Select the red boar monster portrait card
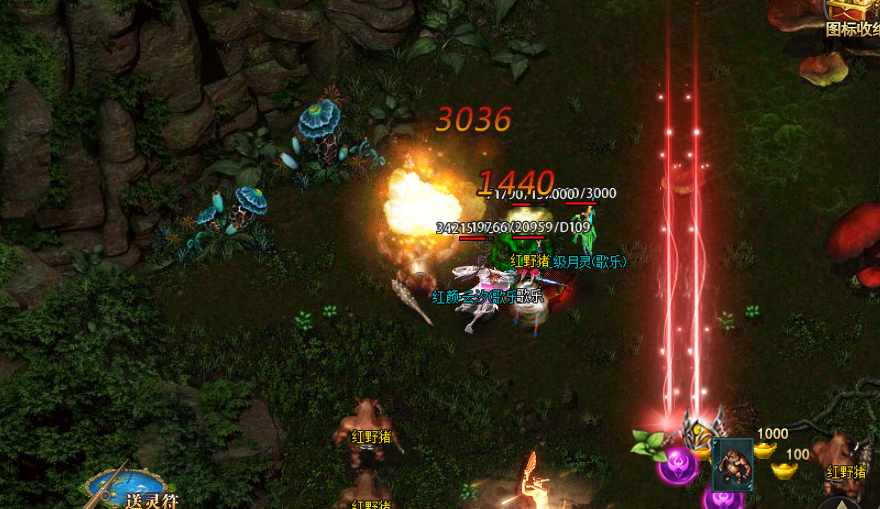880x509 pixels. 733,462
